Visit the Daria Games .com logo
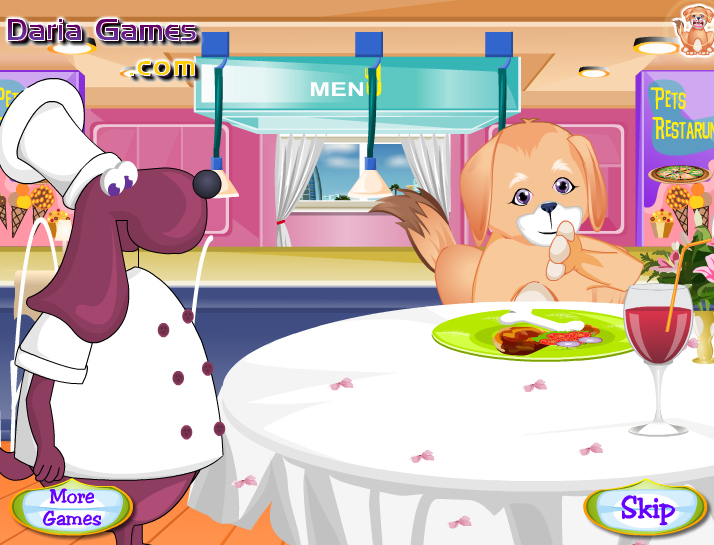714x545 pixels. pyautogui.click(x=103, y=44)
